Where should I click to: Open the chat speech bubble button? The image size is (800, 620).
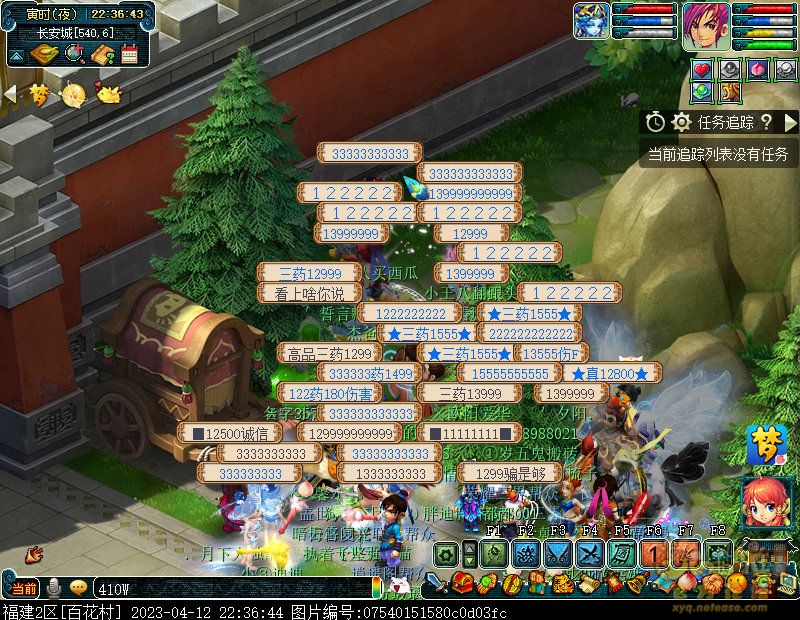[78, 588]
